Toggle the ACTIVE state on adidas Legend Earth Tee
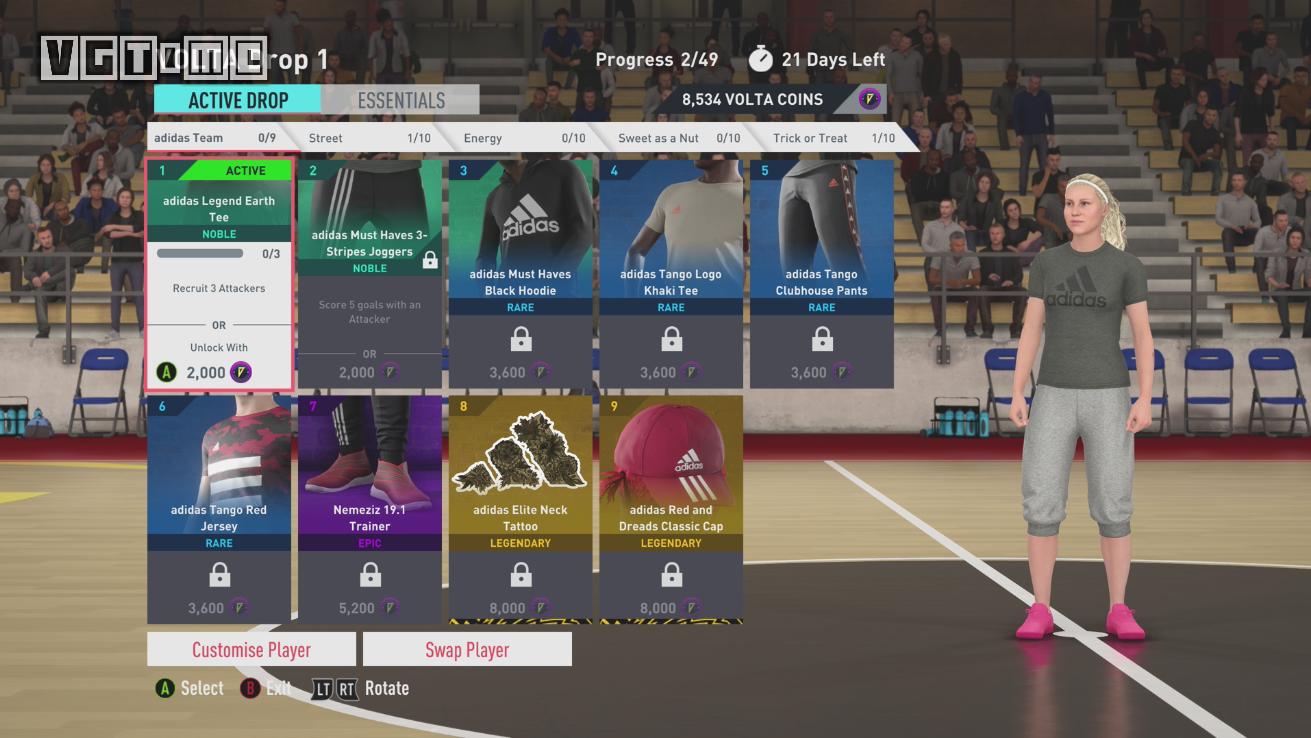 point(247,170)
